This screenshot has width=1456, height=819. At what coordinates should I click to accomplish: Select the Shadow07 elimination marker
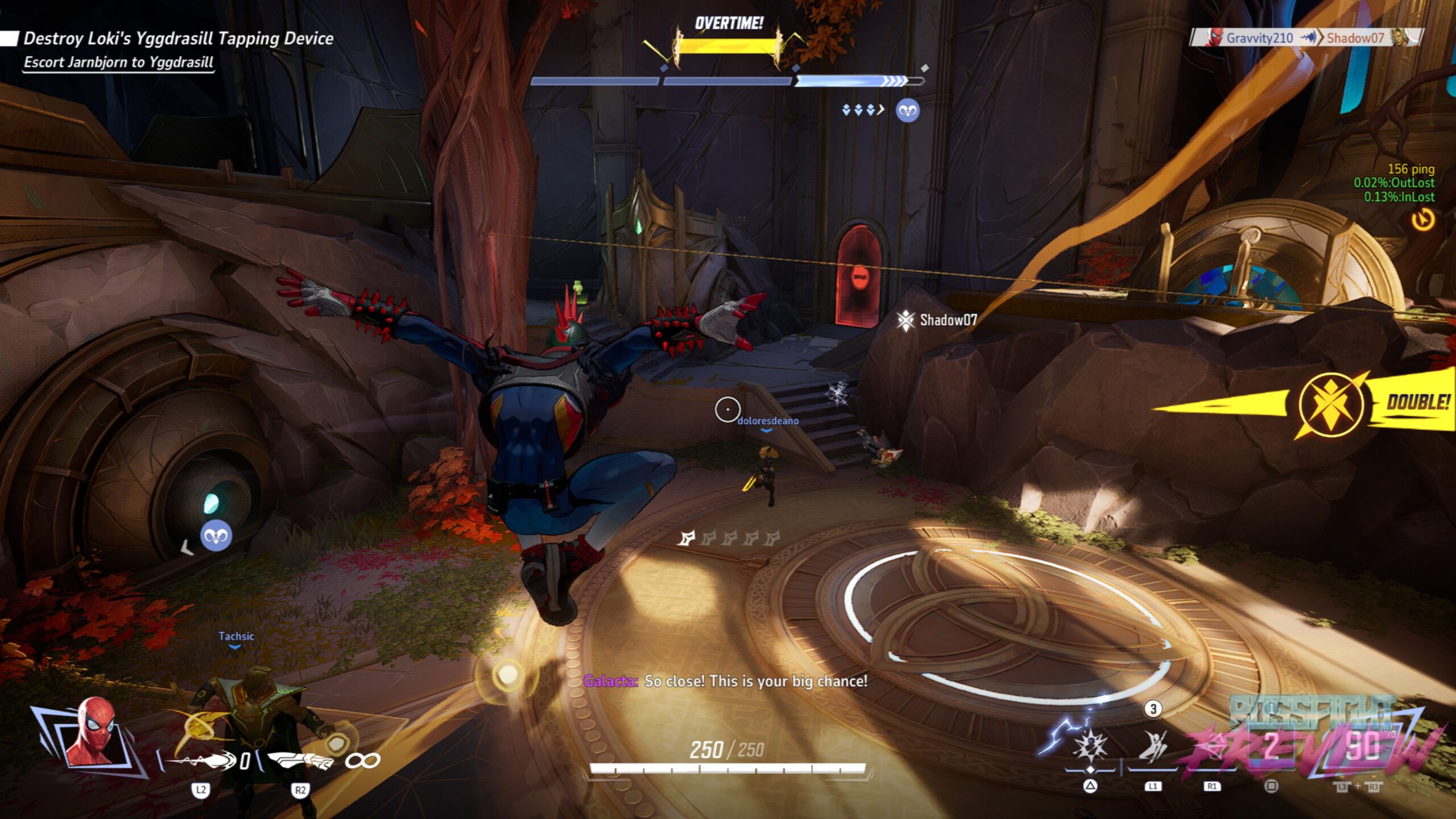coord(937,320)
